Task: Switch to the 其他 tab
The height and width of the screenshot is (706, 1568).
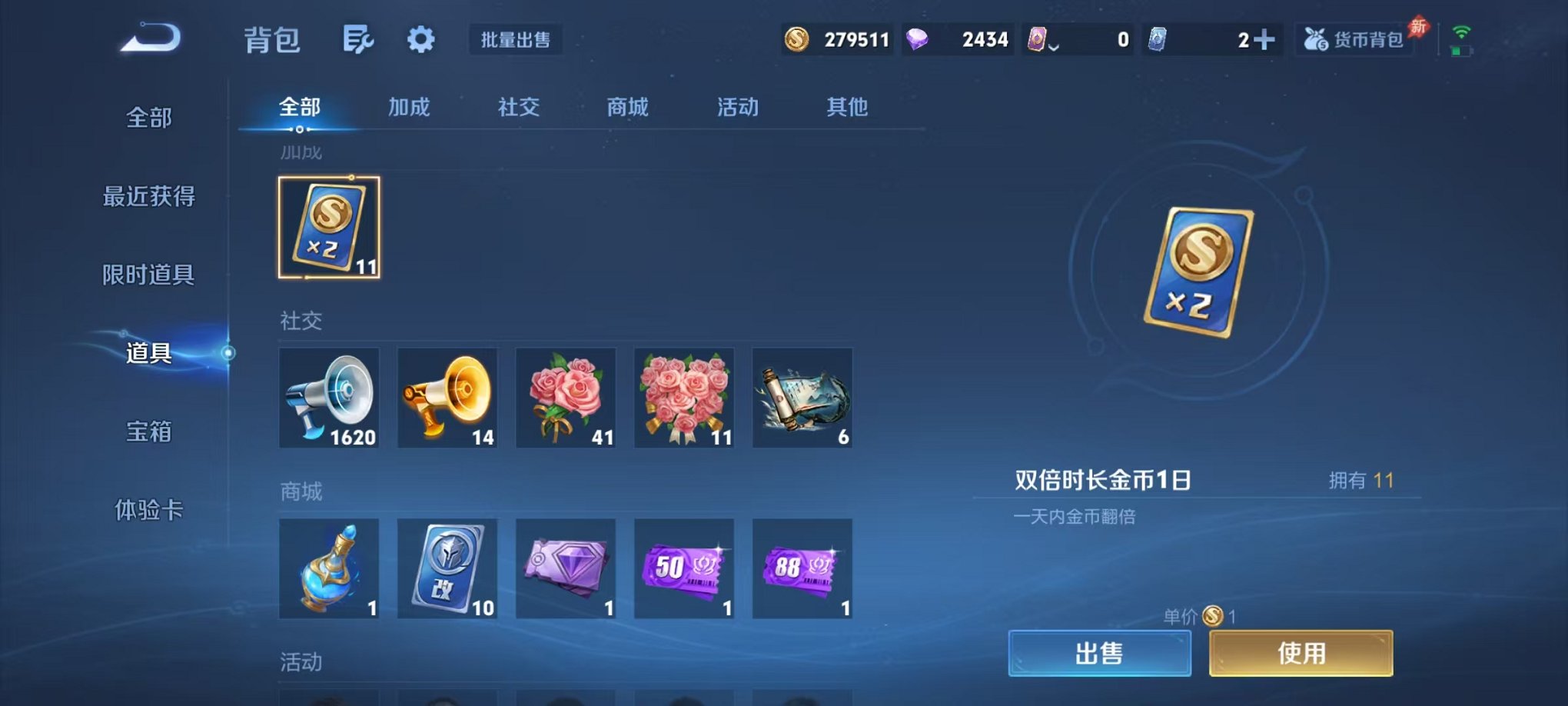Action: click(x=846, y=108)
